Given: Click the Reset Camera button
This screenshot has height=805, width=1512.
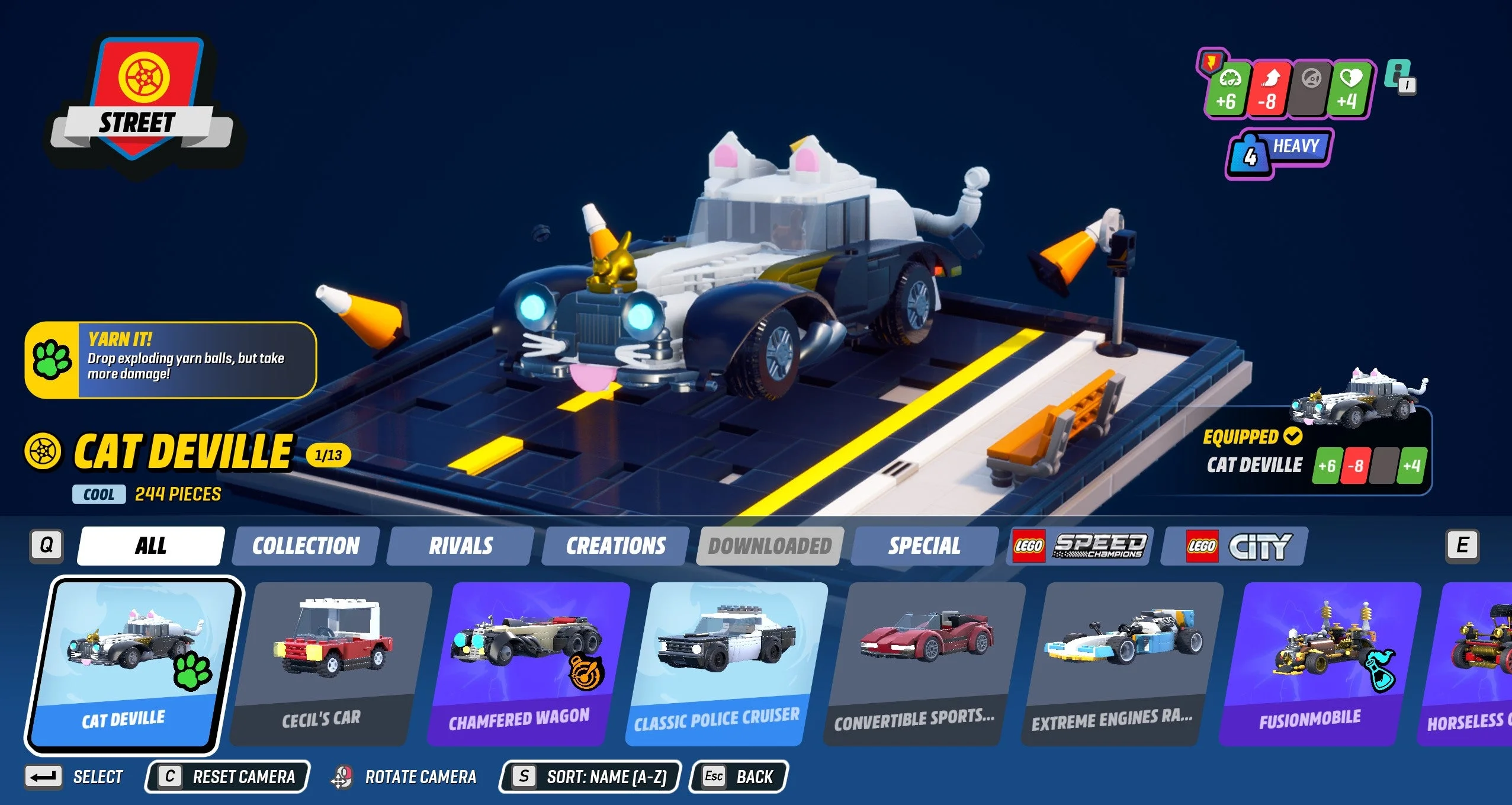Looking at the screenshot, I should [x=227, y=777].
